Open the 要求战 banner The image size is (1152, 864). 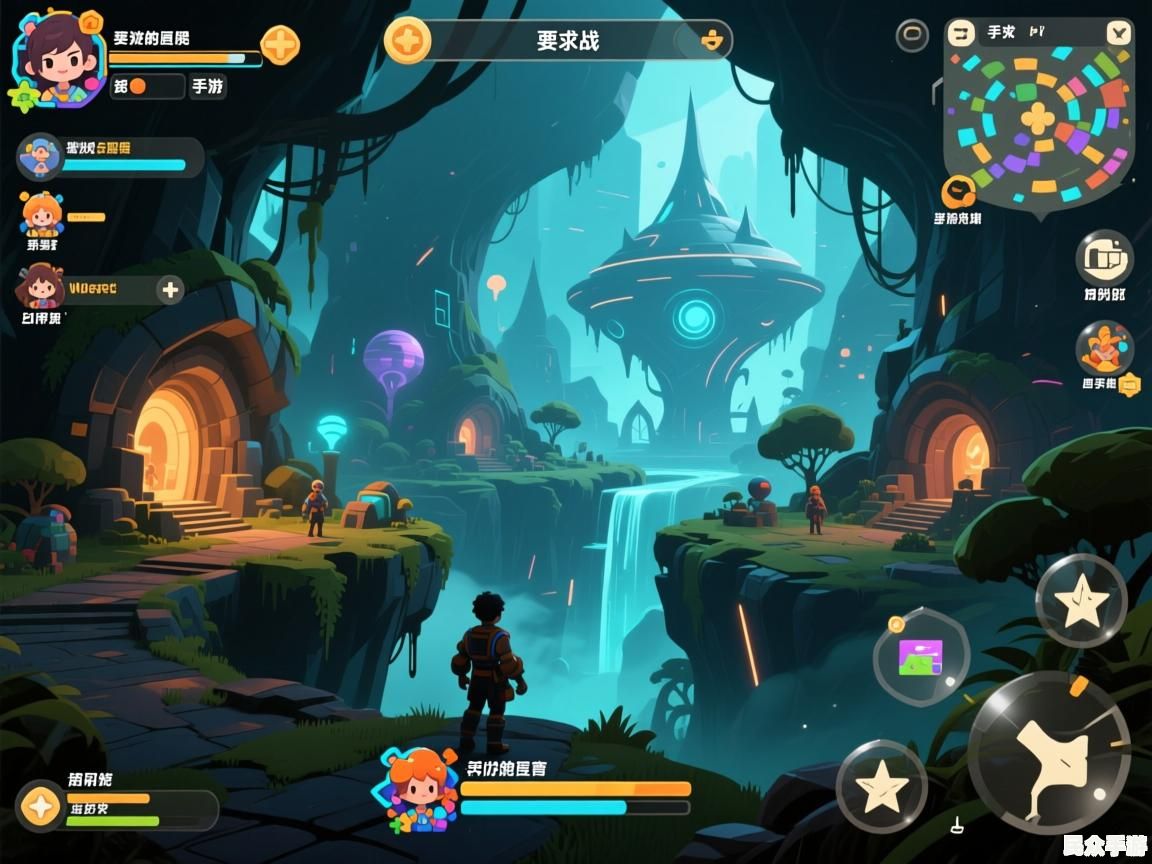[x=568, y=41]
